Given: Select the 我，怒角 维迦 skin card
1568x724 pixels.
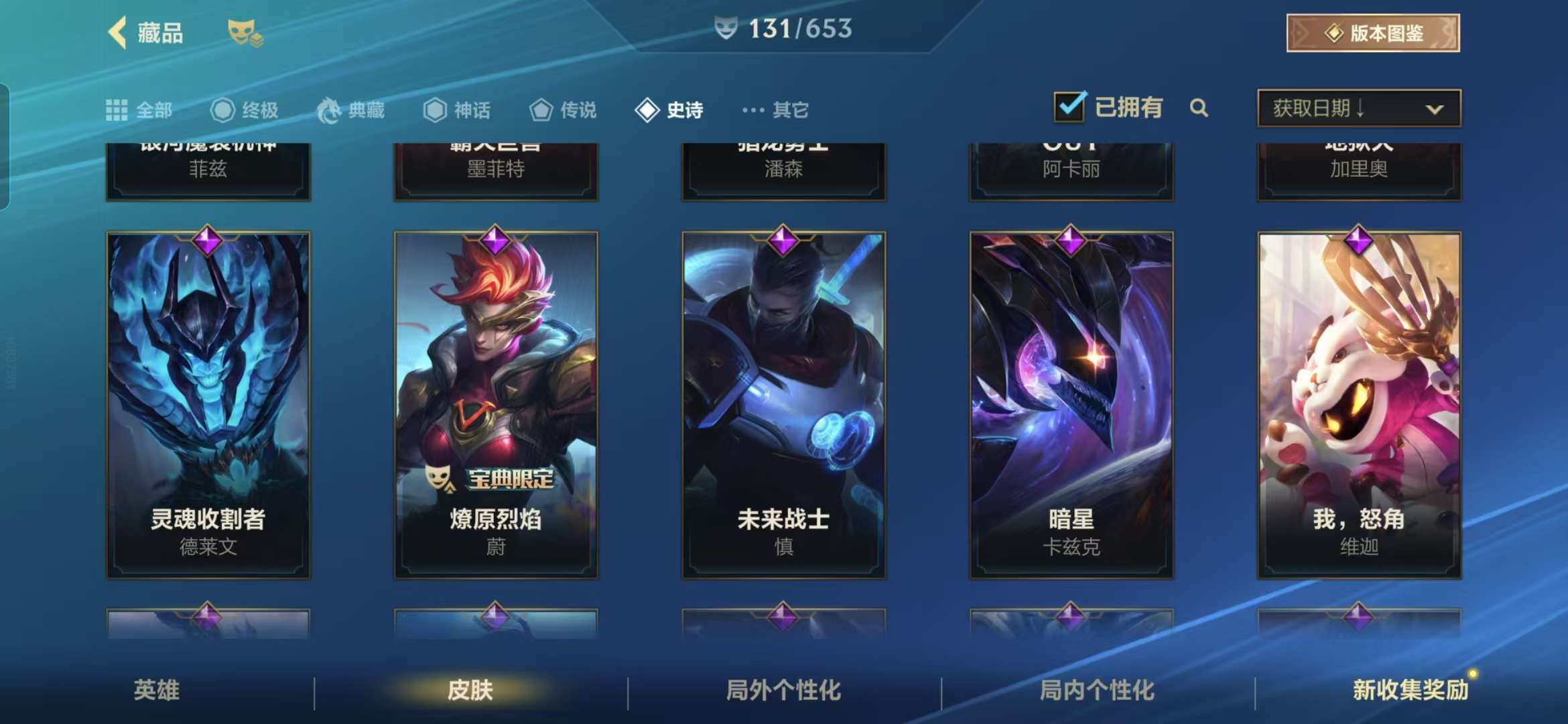Looking at the screenshot, I should point(1359,405).
